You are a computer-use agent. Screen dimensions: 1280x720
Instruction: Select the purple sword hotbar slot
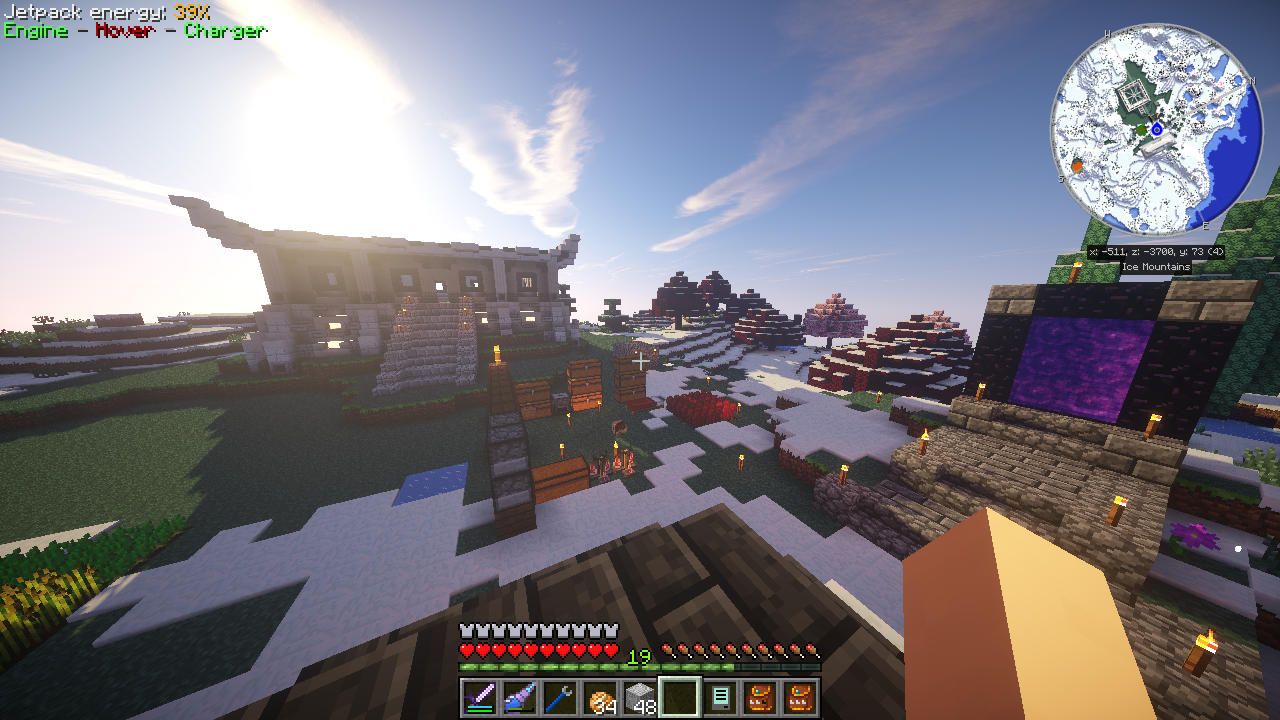[x=480, y=697]
